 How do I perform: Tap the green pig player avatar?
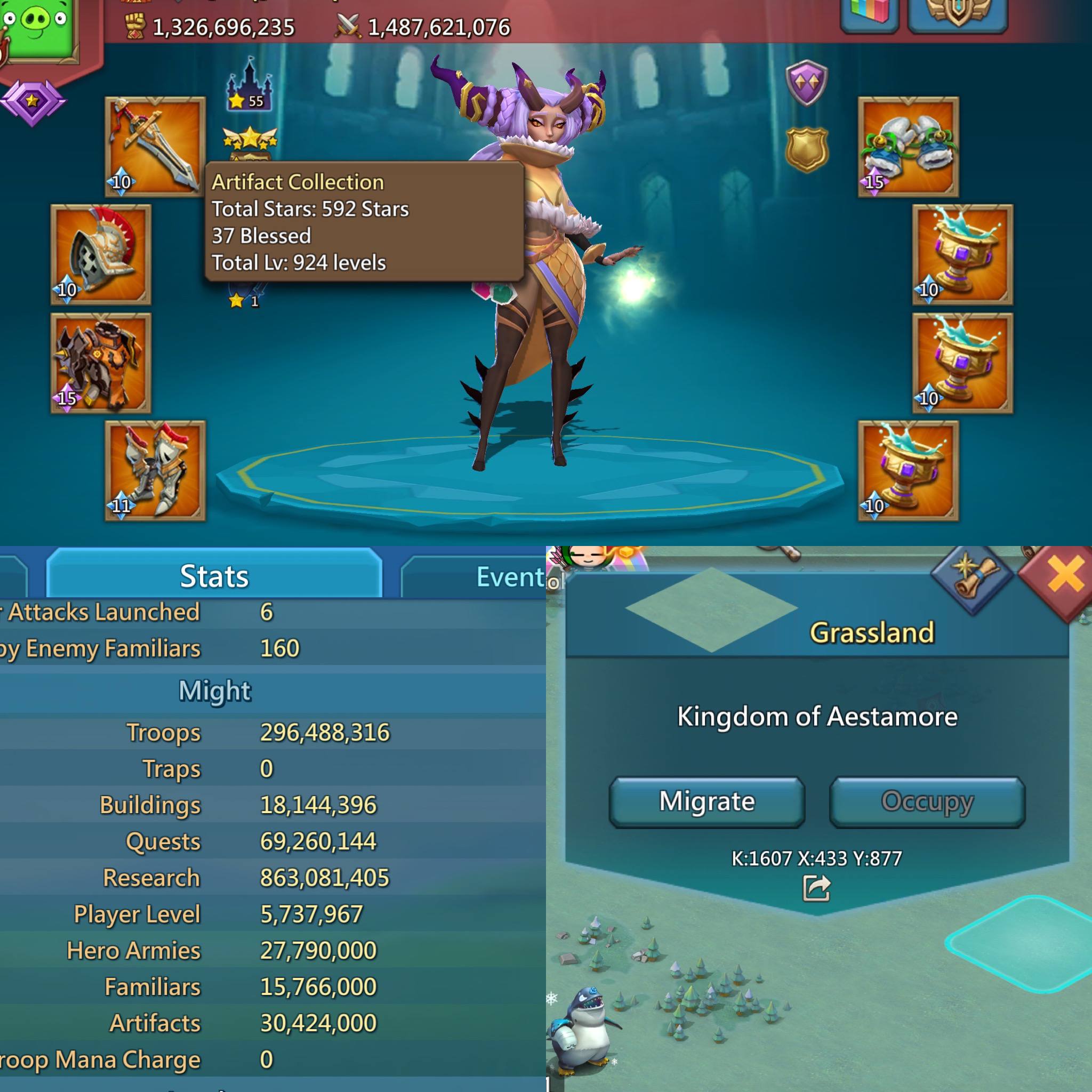click(39, 28)
